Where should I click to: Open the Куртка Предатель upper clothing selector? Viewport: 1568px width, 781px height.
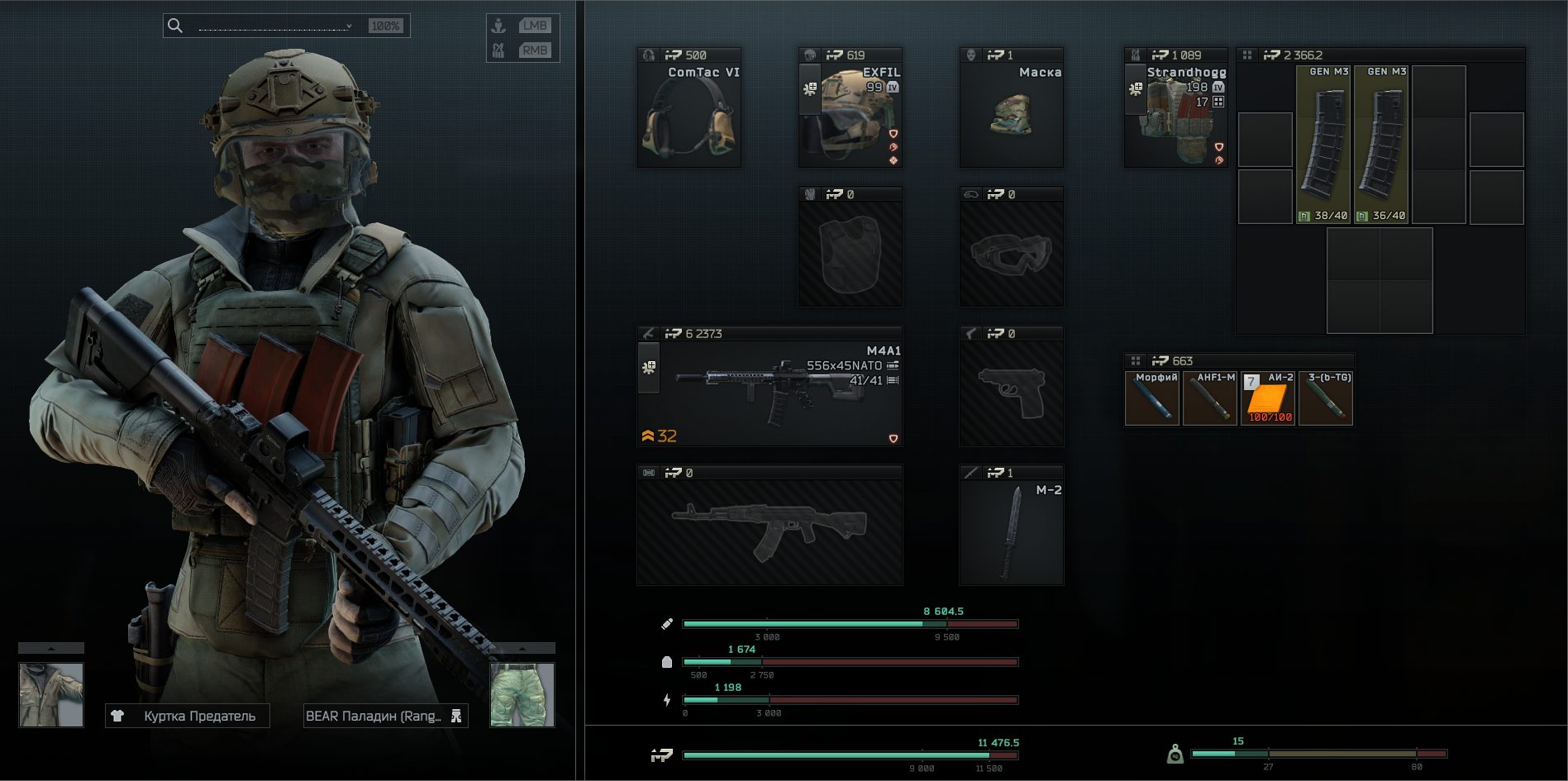pos(188,716)
